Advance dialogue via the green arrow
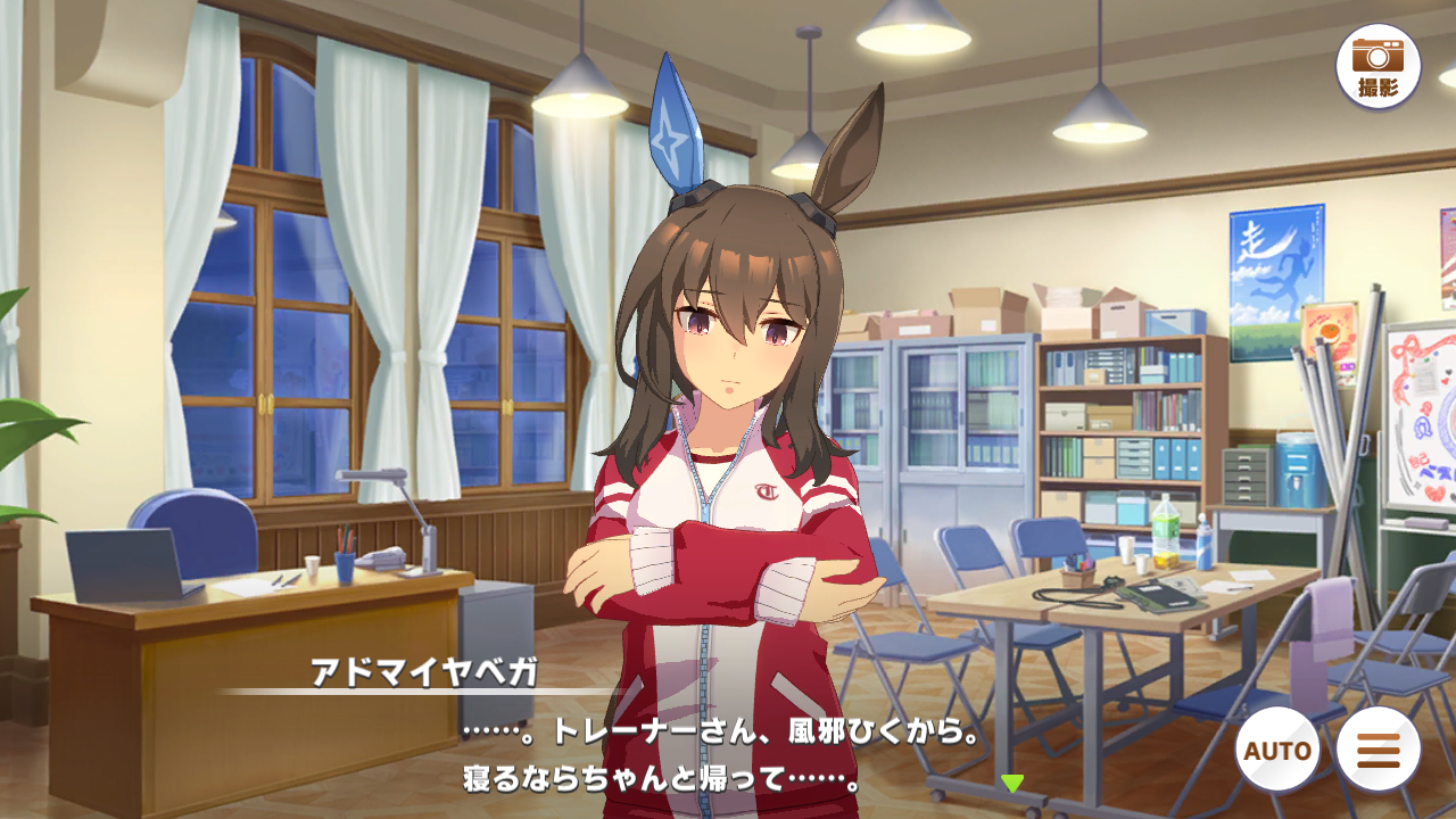Image resolution: width=1456 pixels, height=819 pixels. [1012, 782]
